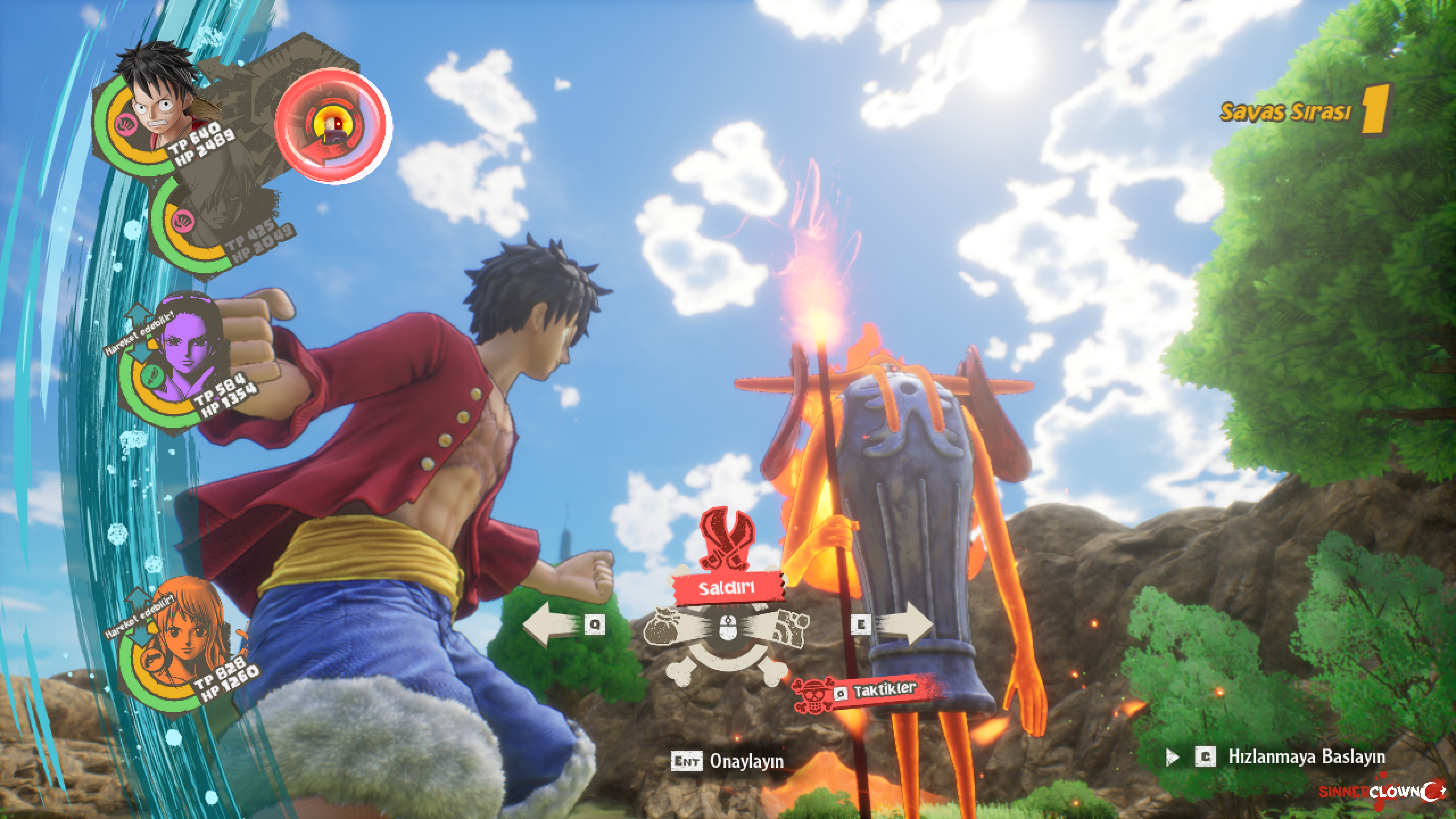1456x819 pixels.
Task: Select the Saldırı attack command
Action: [x=727, y=588]
